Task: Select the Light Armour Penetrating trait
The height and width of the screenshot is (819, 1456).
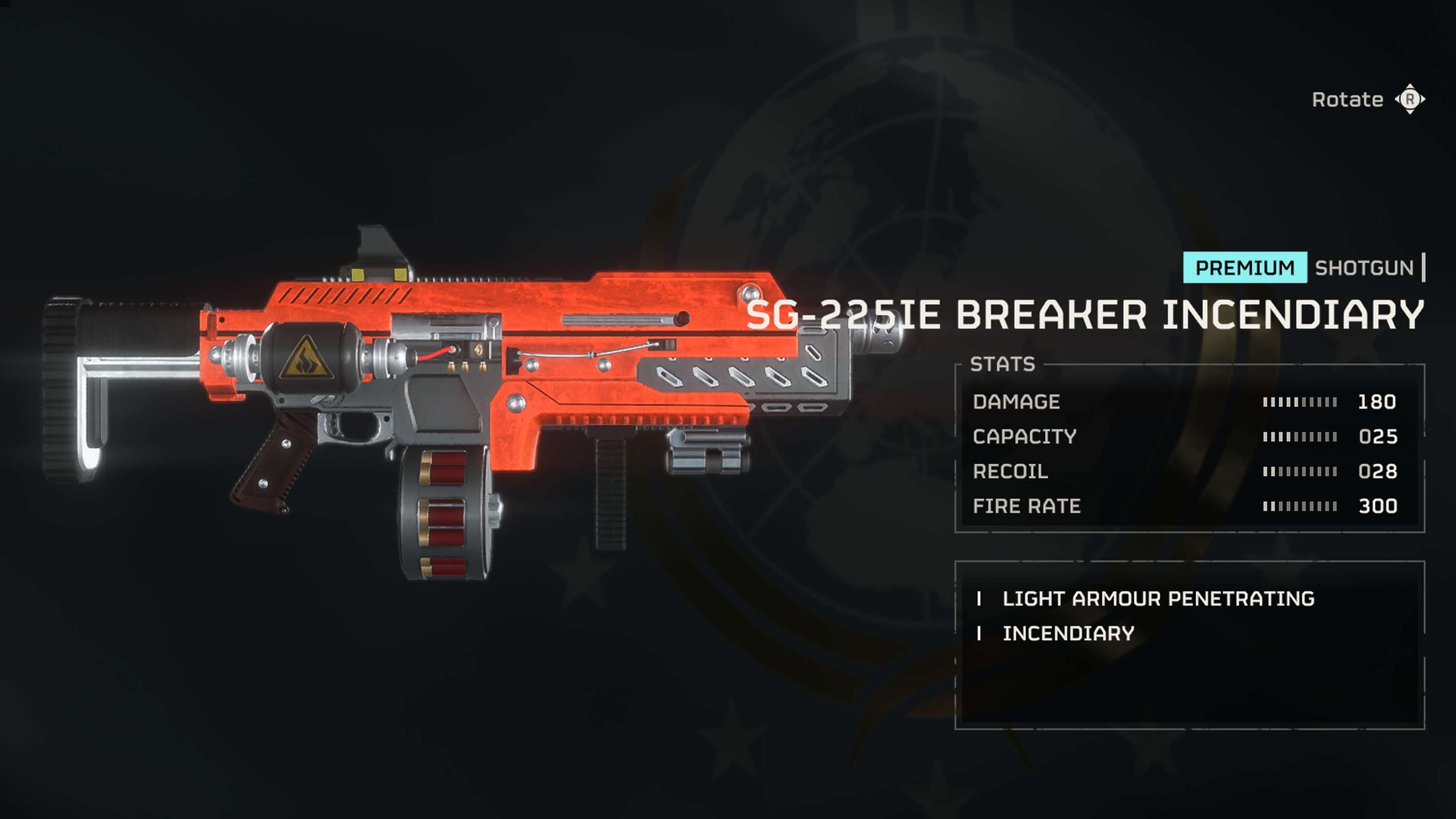Action: (1158, 598)
